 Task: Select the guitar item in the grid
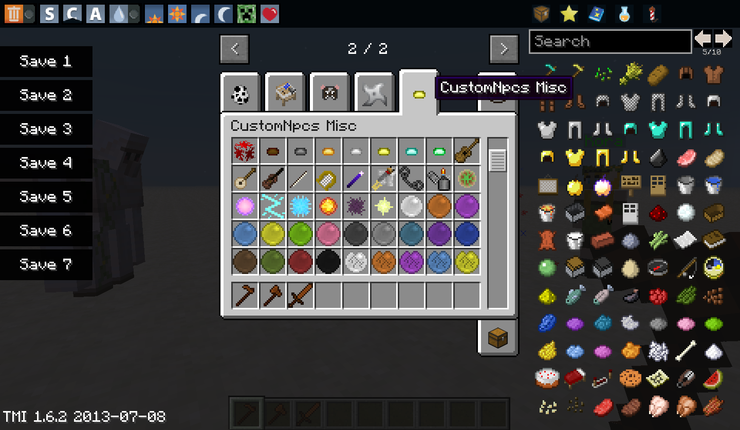(466, 151)
